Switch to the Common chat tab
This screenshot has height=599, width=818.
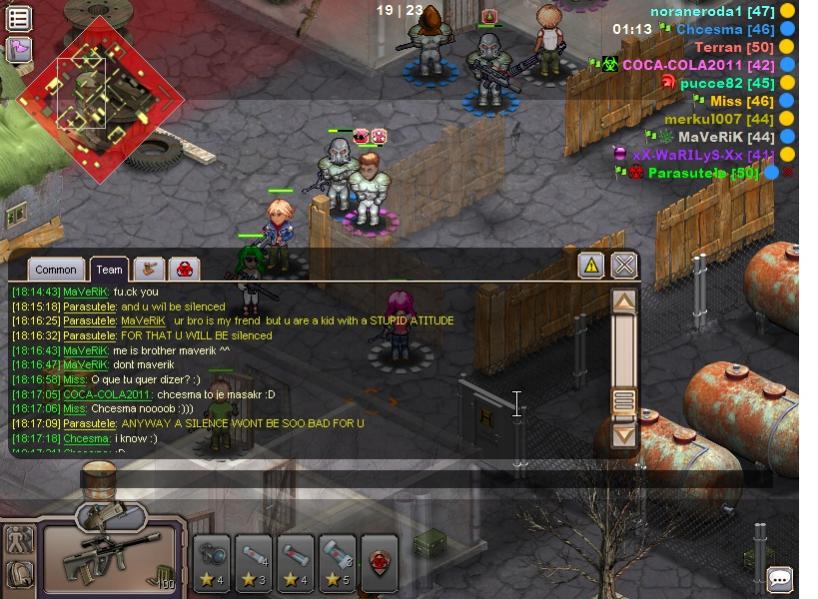tap(55, 269)
